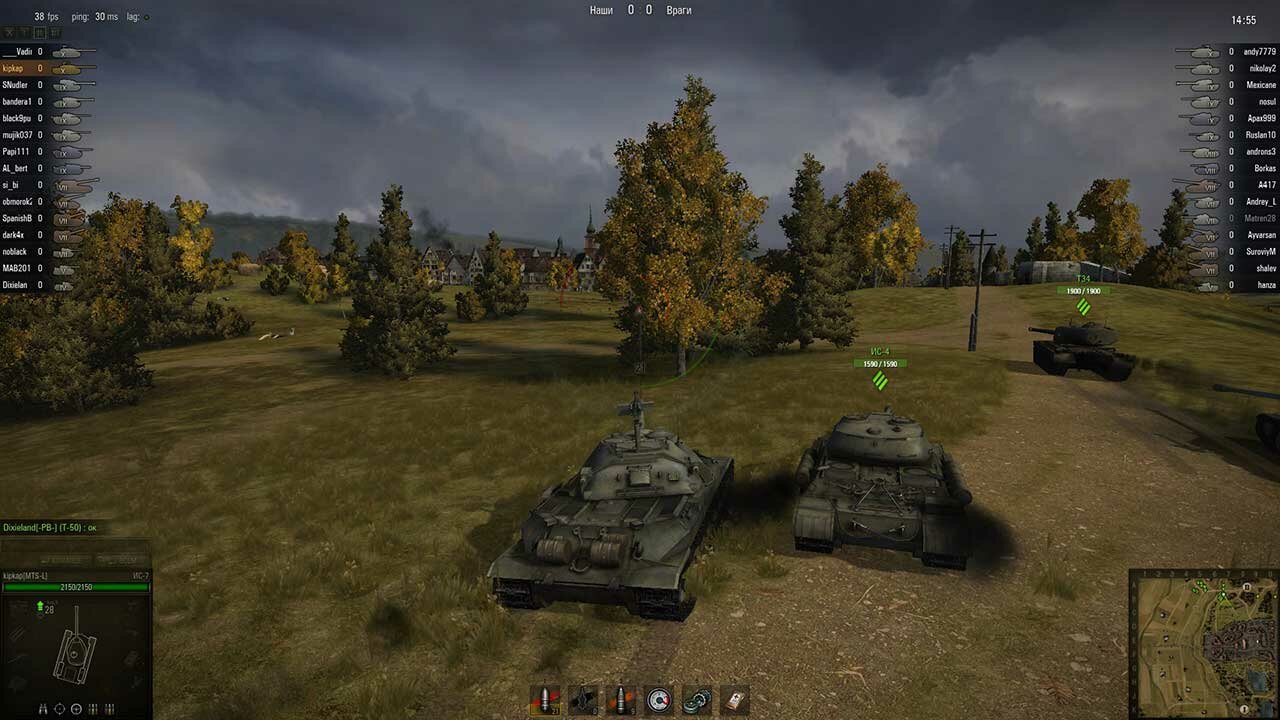Click ally Papi111 in the team roster
Viewport: 1280px width, 720px height.
[15, 152]
